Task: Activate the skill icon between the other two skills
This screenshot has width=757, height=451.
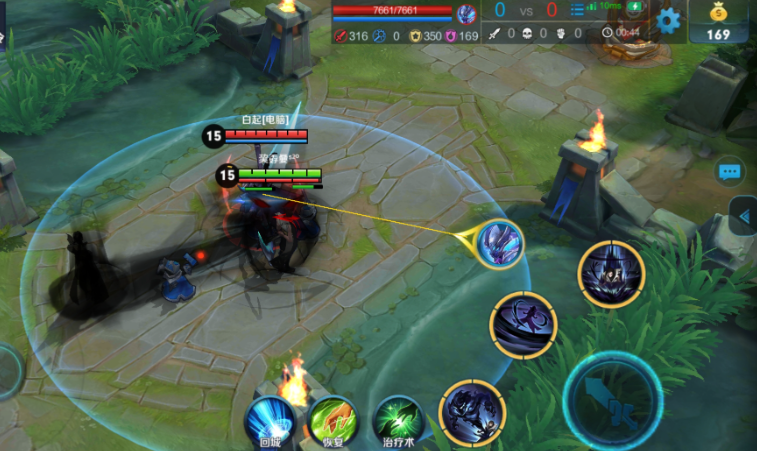Action: click(523, 325)
